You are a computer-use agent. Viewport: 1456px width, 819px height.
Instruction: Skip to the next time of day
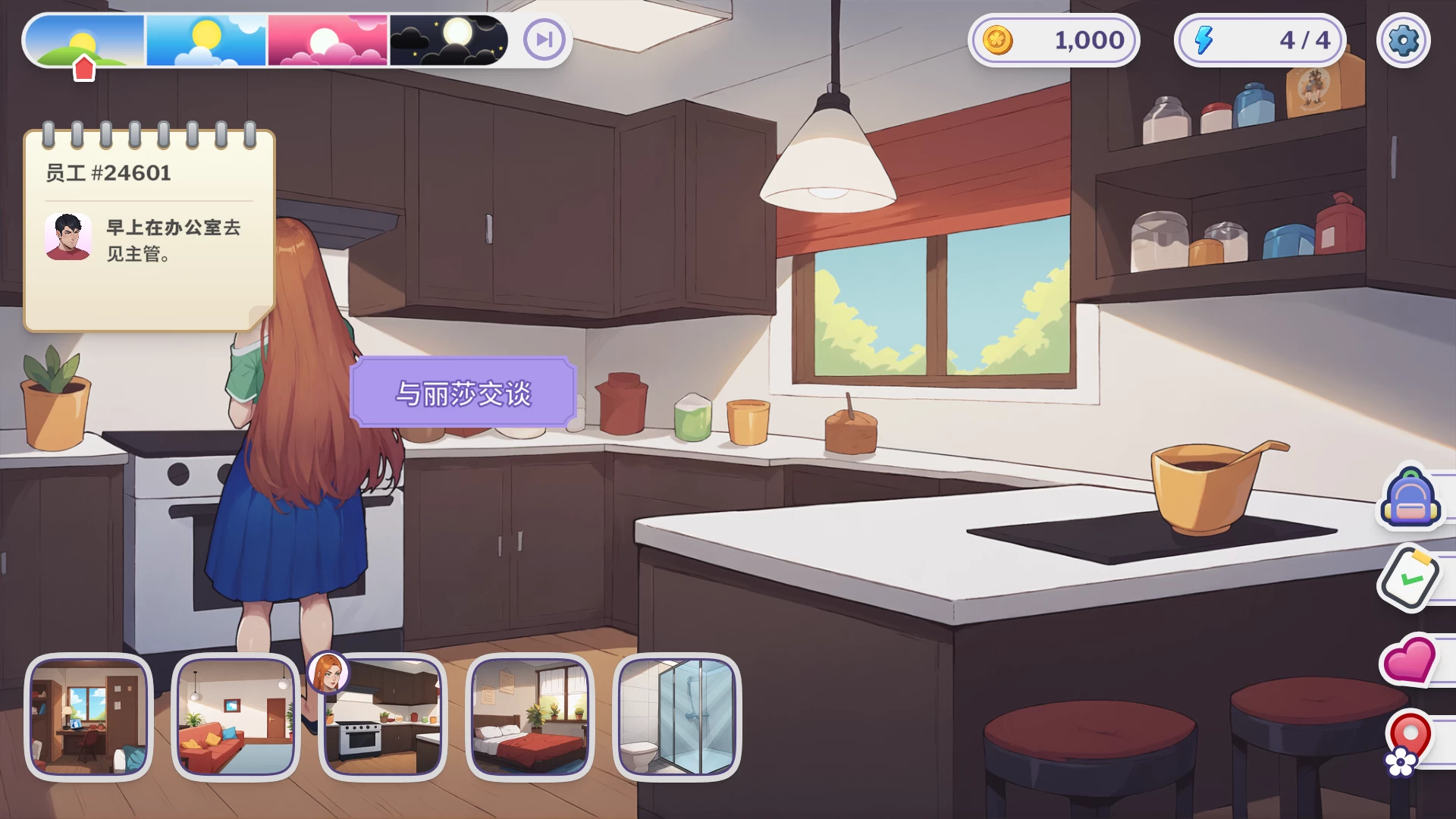tap(544, 39)
